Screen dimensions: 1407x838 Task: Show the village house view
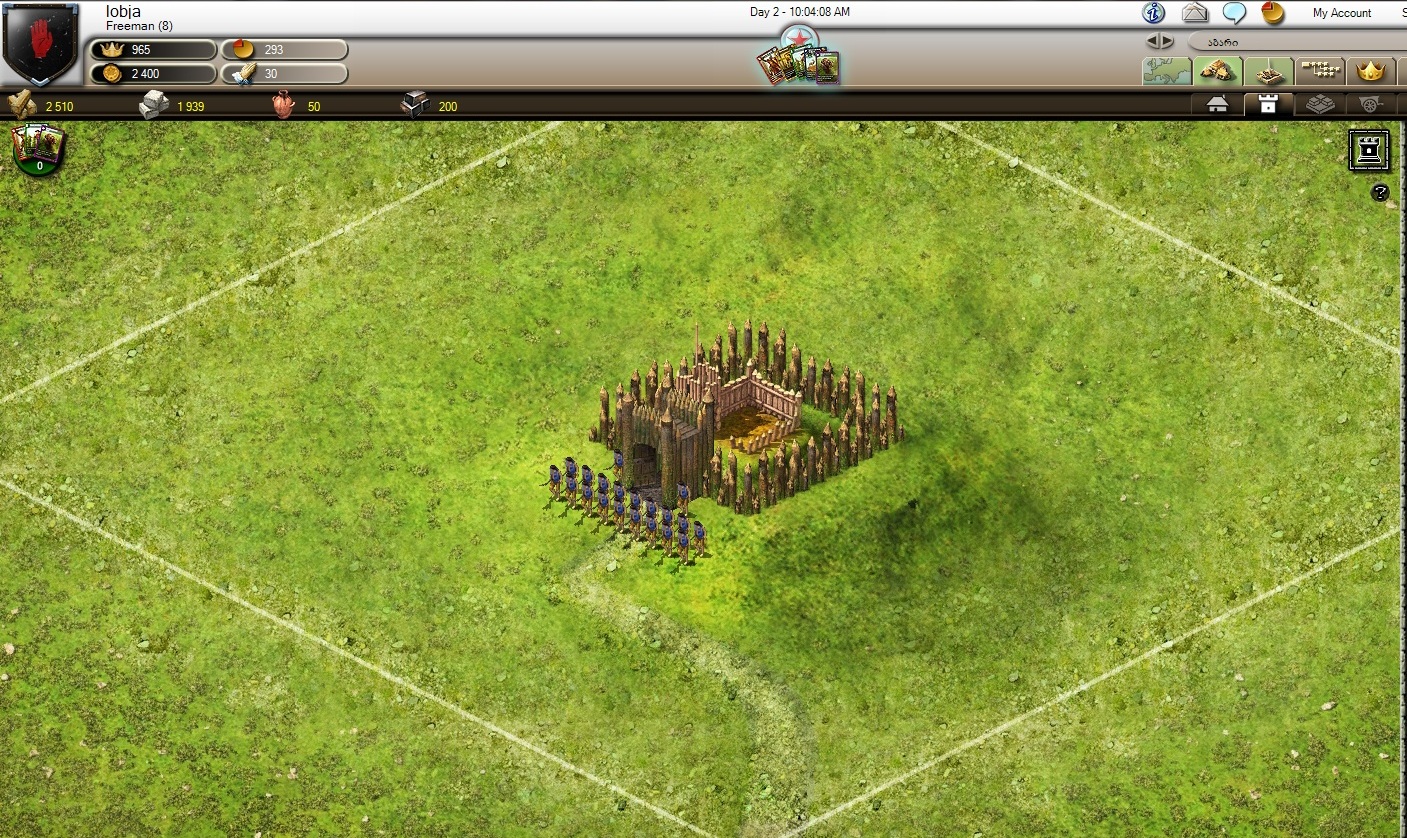click(x=1217, y=104)
